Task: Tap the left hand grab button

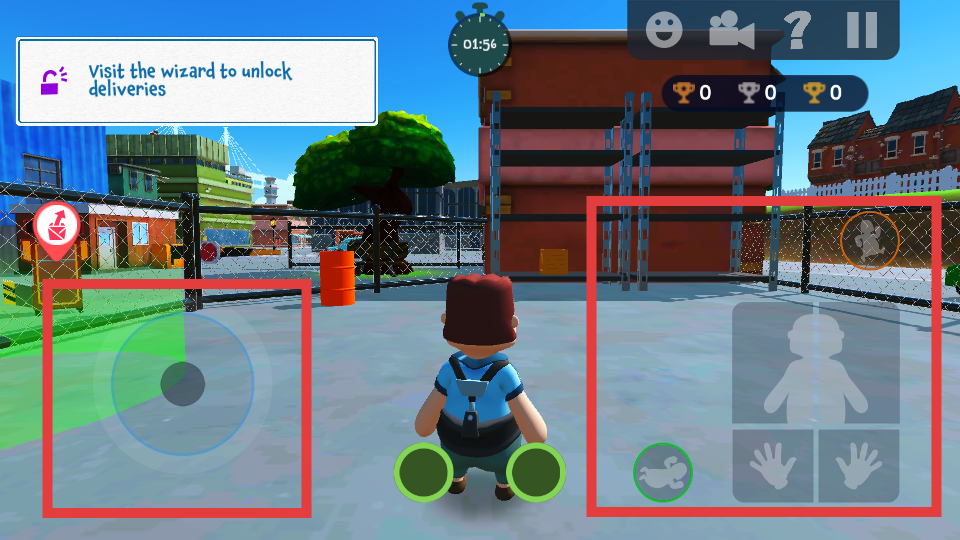Action: (773, 466)
